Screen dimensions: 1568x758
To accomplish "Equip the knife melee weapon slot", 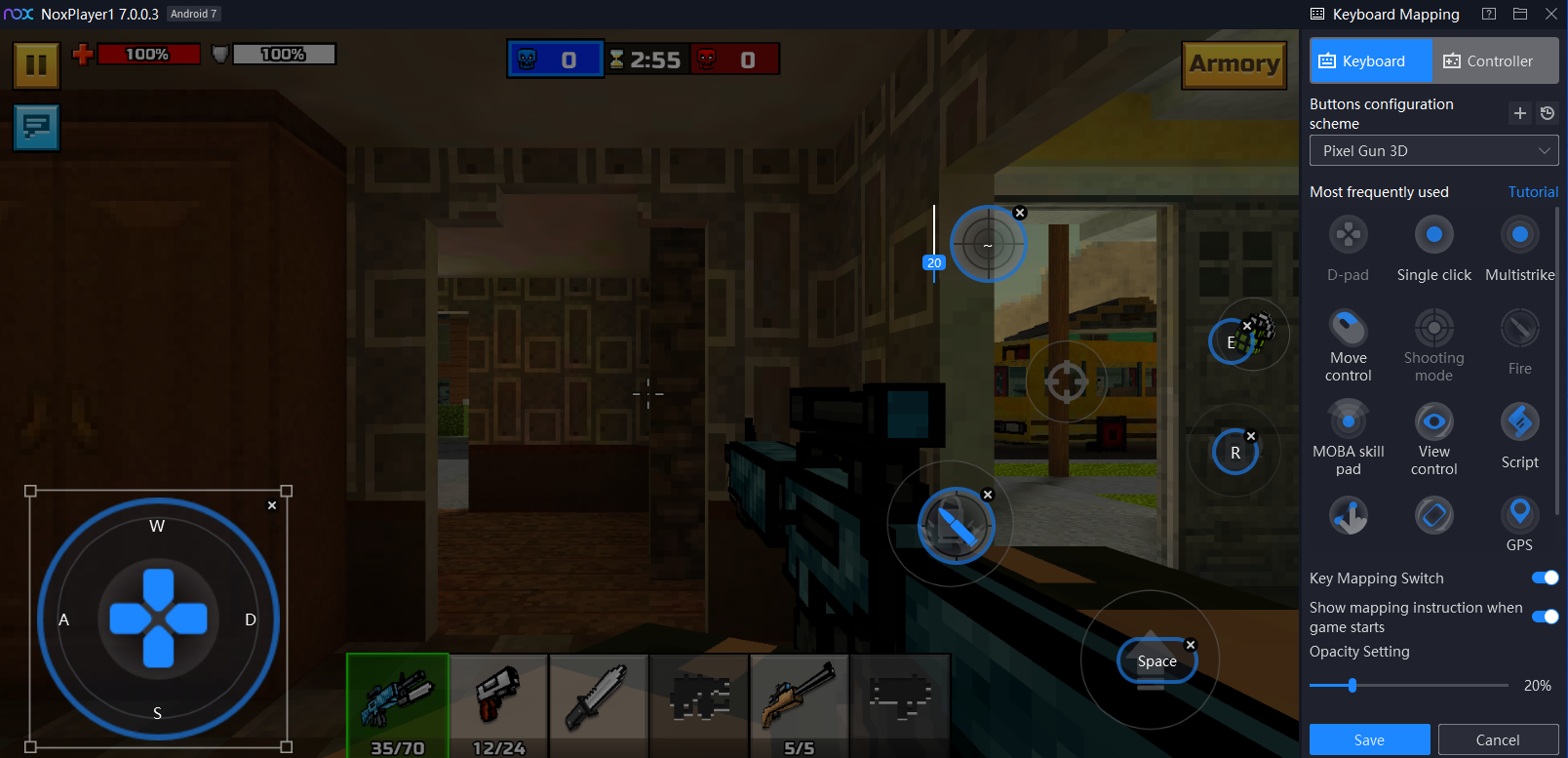I will [599, 704].
